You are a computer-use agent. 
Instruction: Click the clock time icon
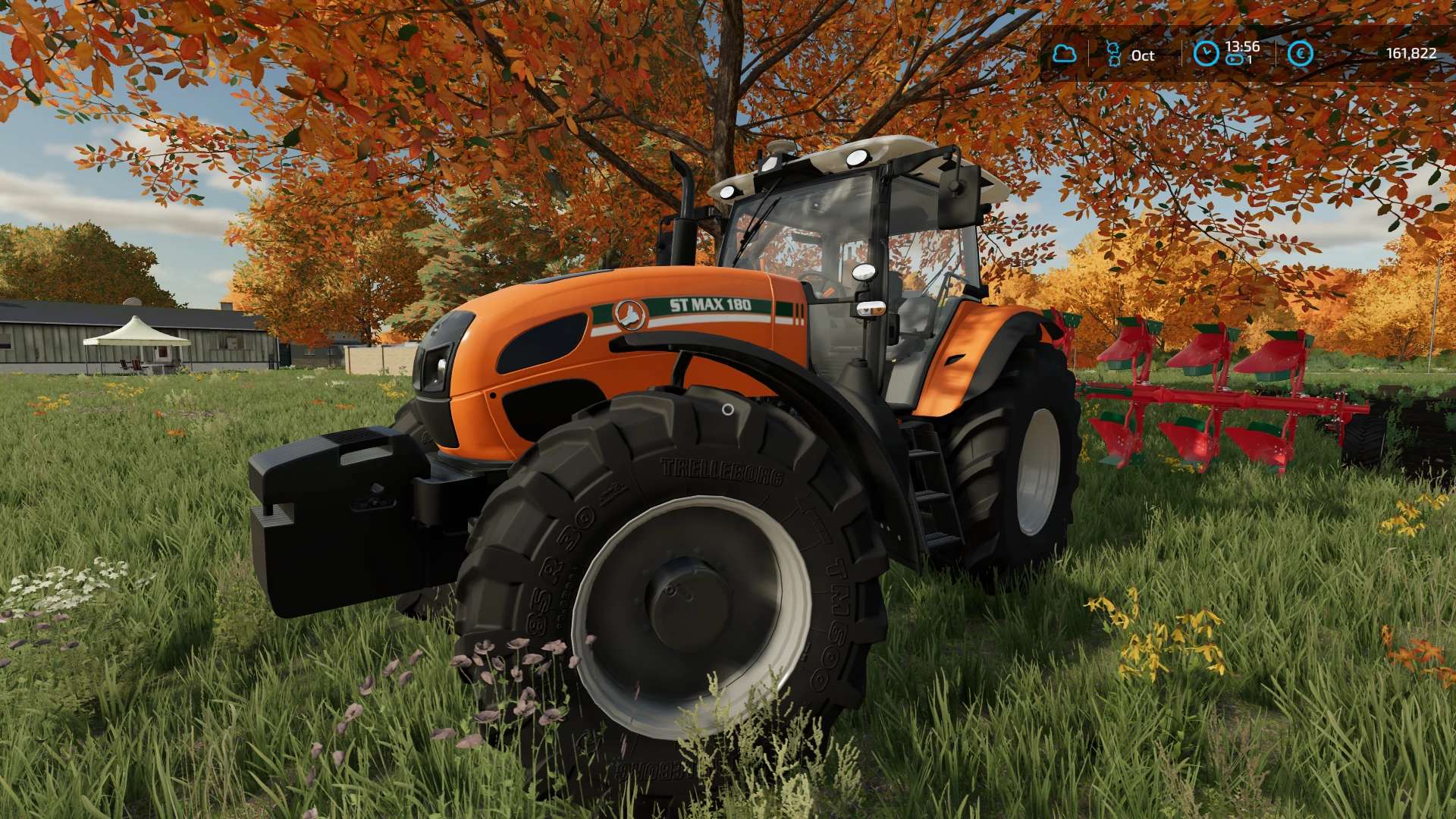(x=1205, y=53)
